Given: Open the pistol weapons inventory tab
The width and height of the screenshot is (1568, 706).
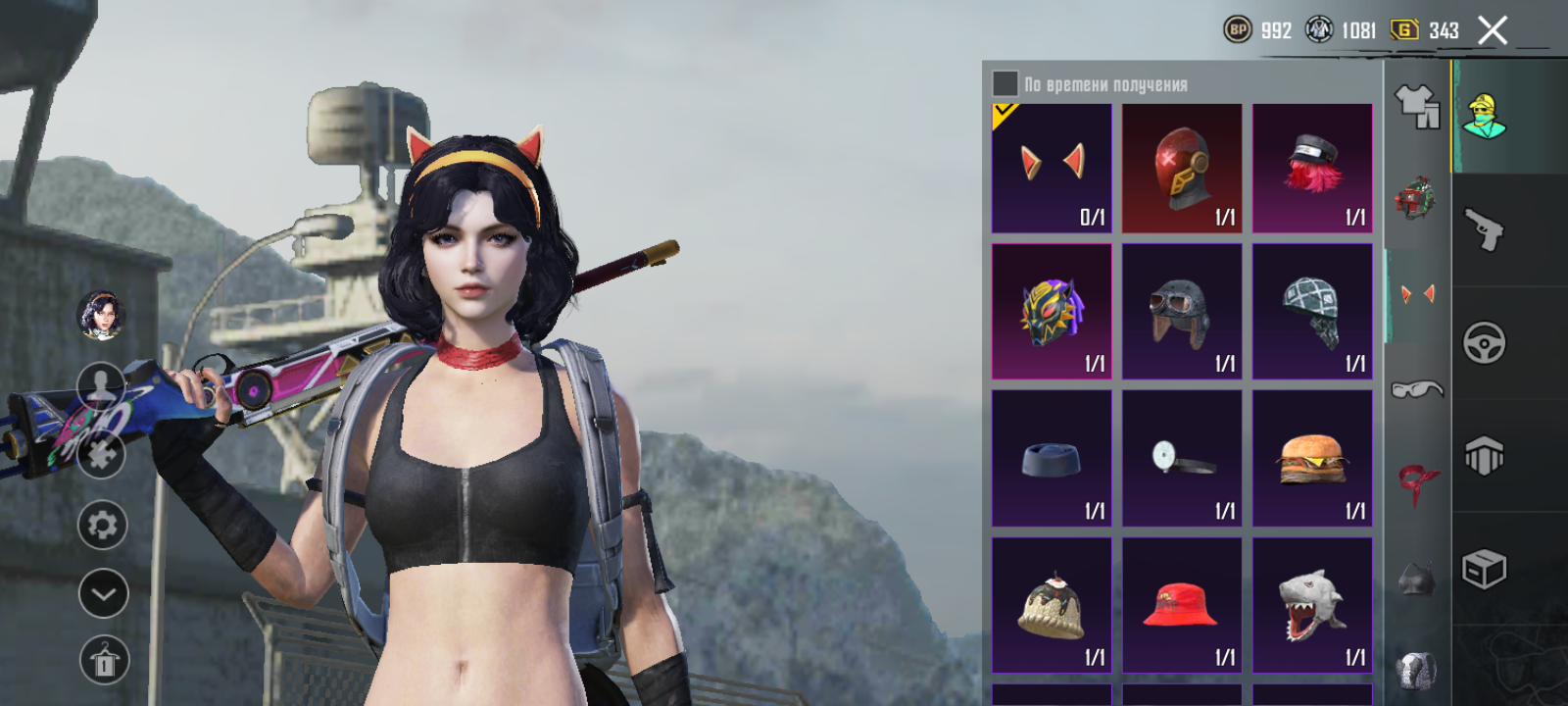Looking at the screenshot, I should pyautogui.click(x=1485, y=230).
